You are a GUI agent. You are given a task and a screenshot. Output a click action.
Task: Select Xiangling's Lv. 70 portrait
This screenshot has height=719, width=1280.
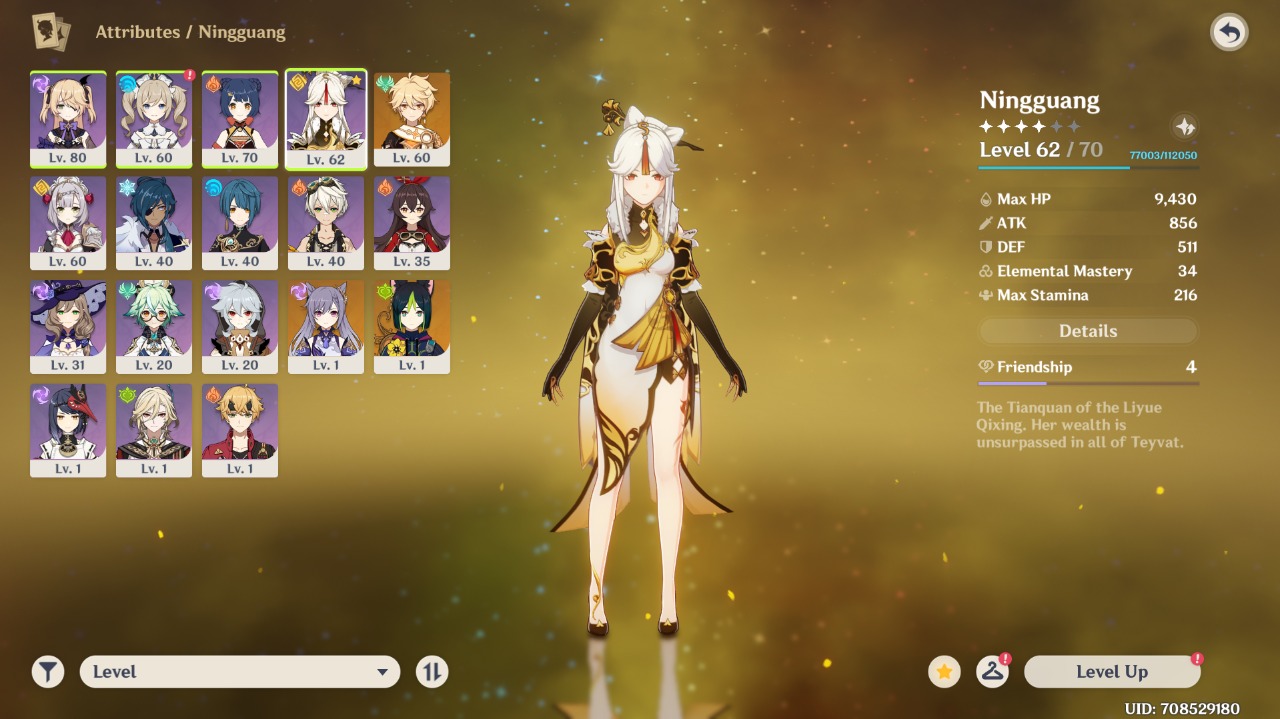(240, 118)
